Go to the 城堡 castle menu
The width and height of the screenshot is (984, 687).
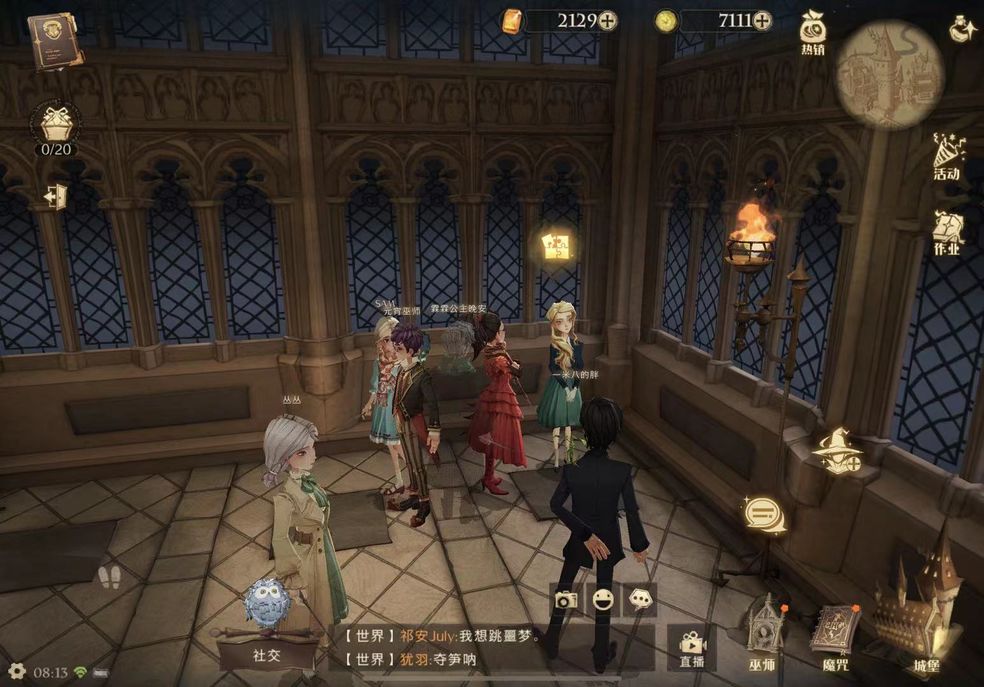tap(918, 610)
